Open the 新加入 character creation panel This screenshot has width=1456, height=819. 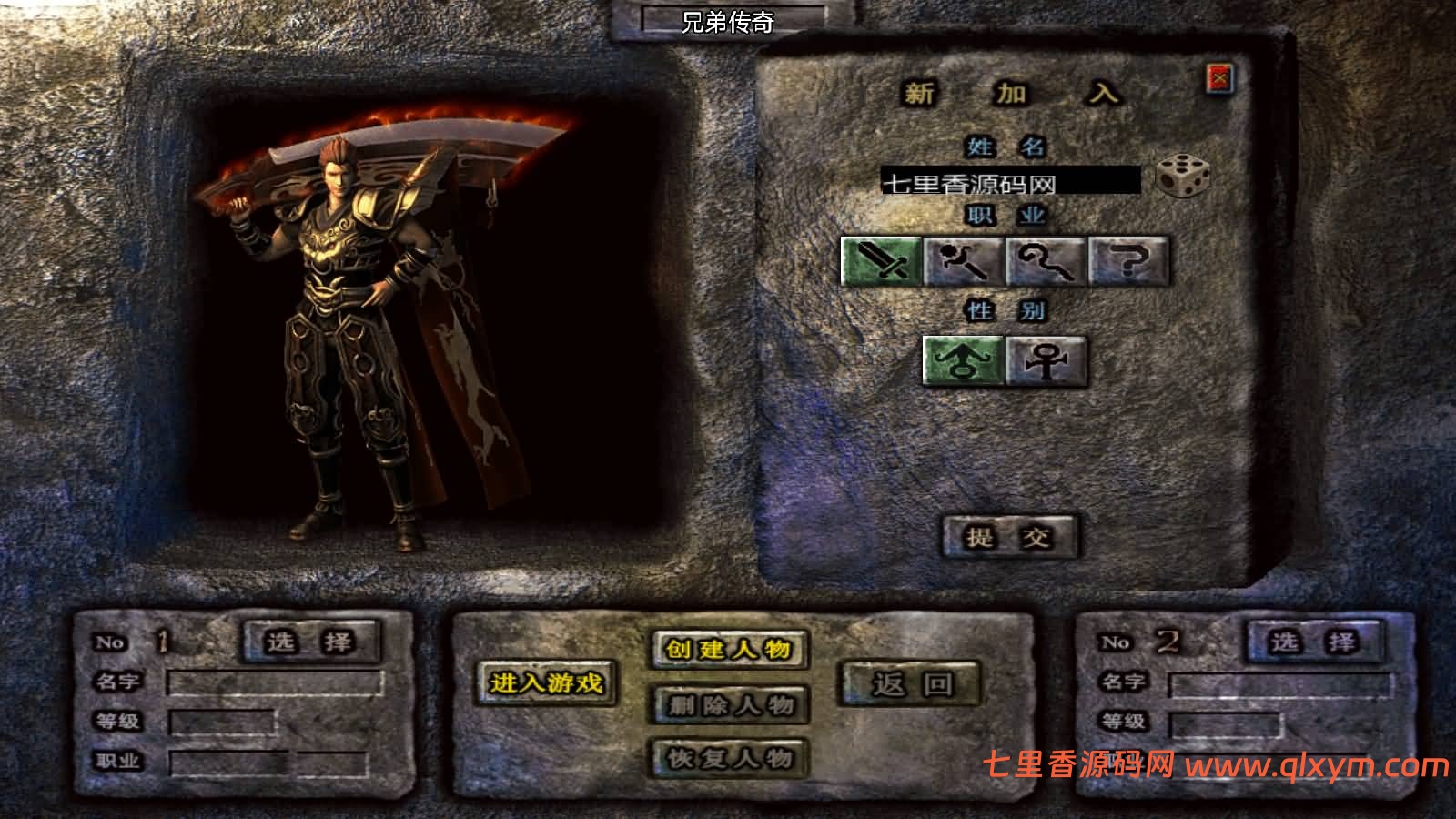point(1010,94)
